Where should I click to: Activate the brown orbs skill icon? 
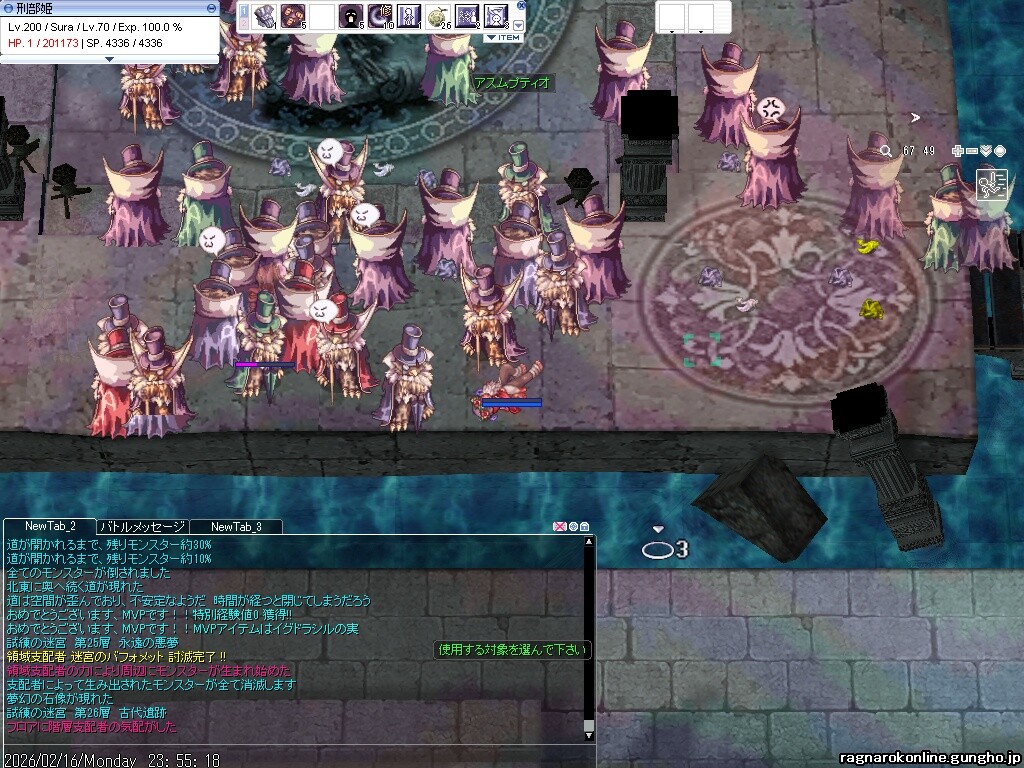click(x=293, y=16)
